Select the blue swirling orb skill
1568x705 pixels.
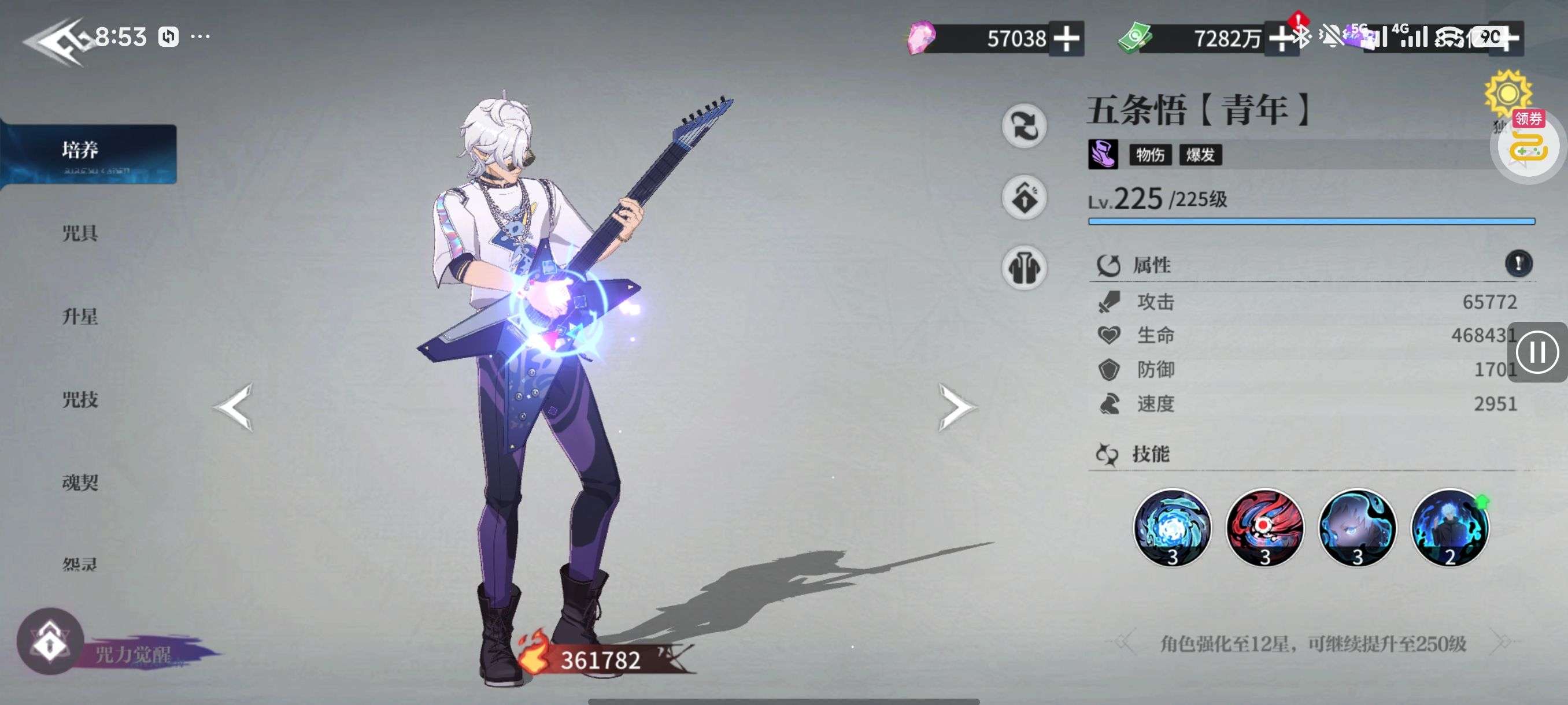(1172, 528)
